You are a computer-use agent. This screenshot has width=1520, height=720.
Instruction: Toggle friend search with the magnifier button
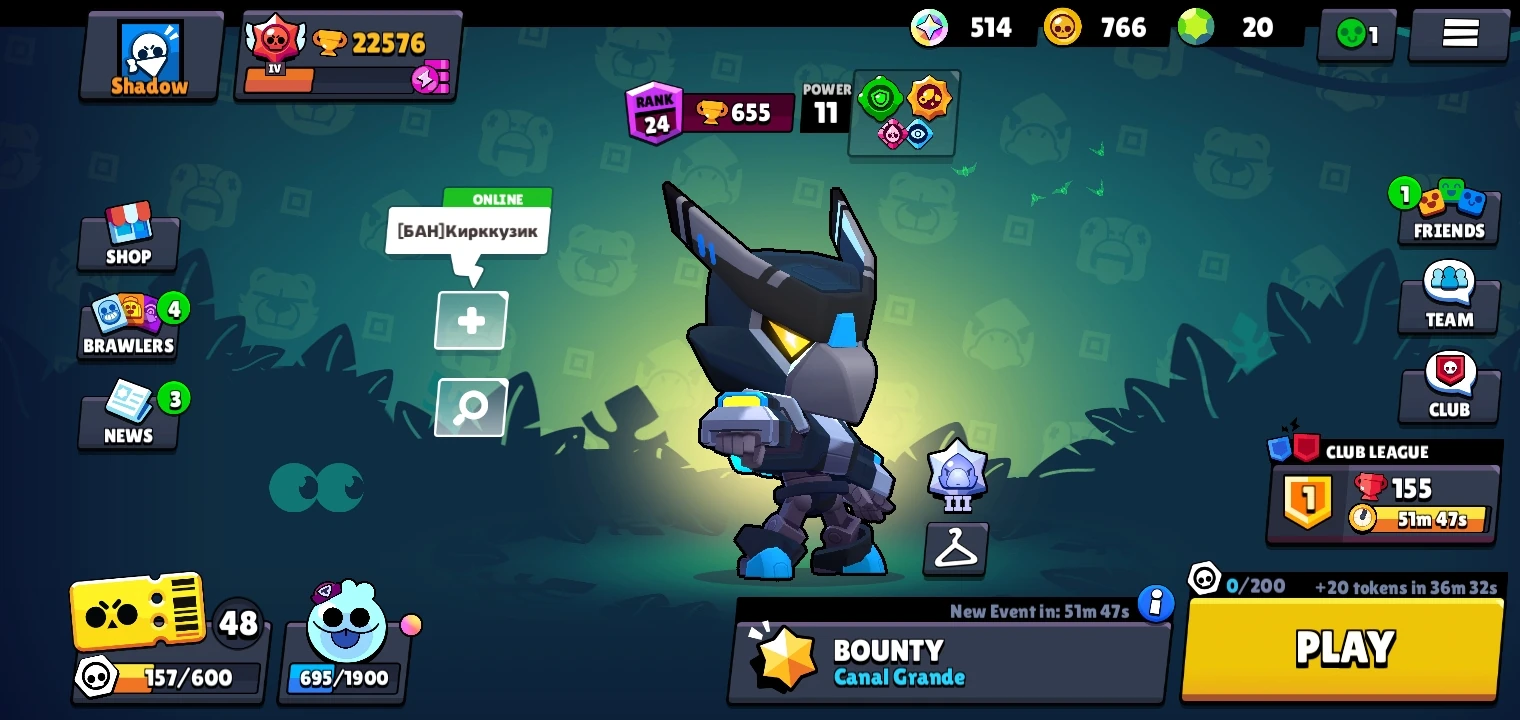pos(470,407)
